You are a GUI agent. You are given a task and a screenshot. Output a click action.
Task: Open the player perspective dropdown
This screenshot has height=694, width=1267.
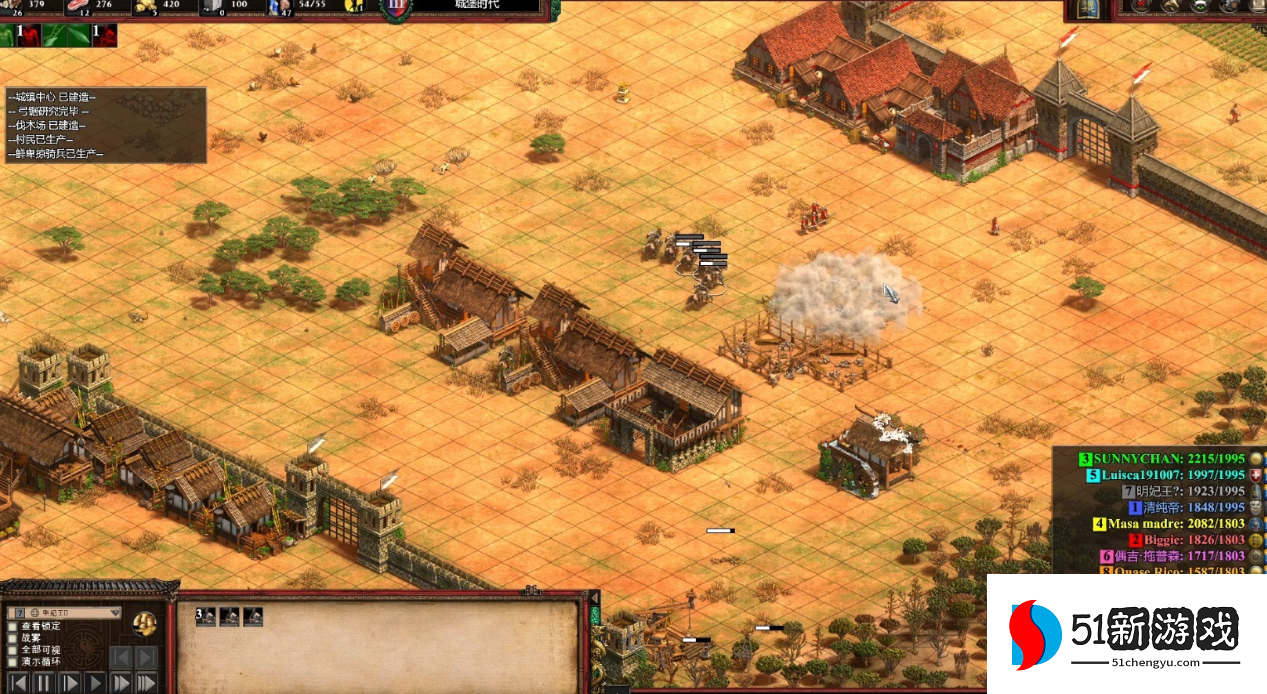(x=114, y=612)
